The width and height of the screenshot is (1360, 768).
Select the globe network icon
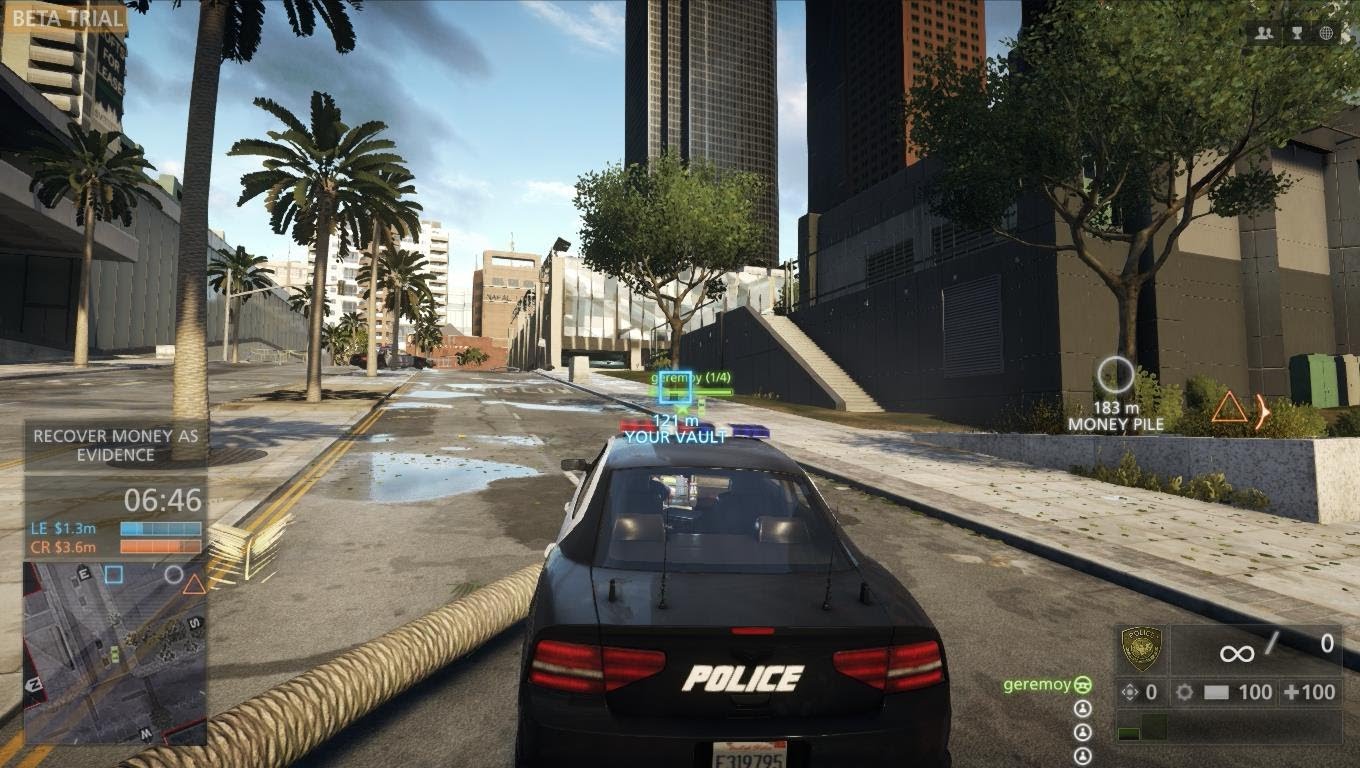click(x=1327, y=33)
